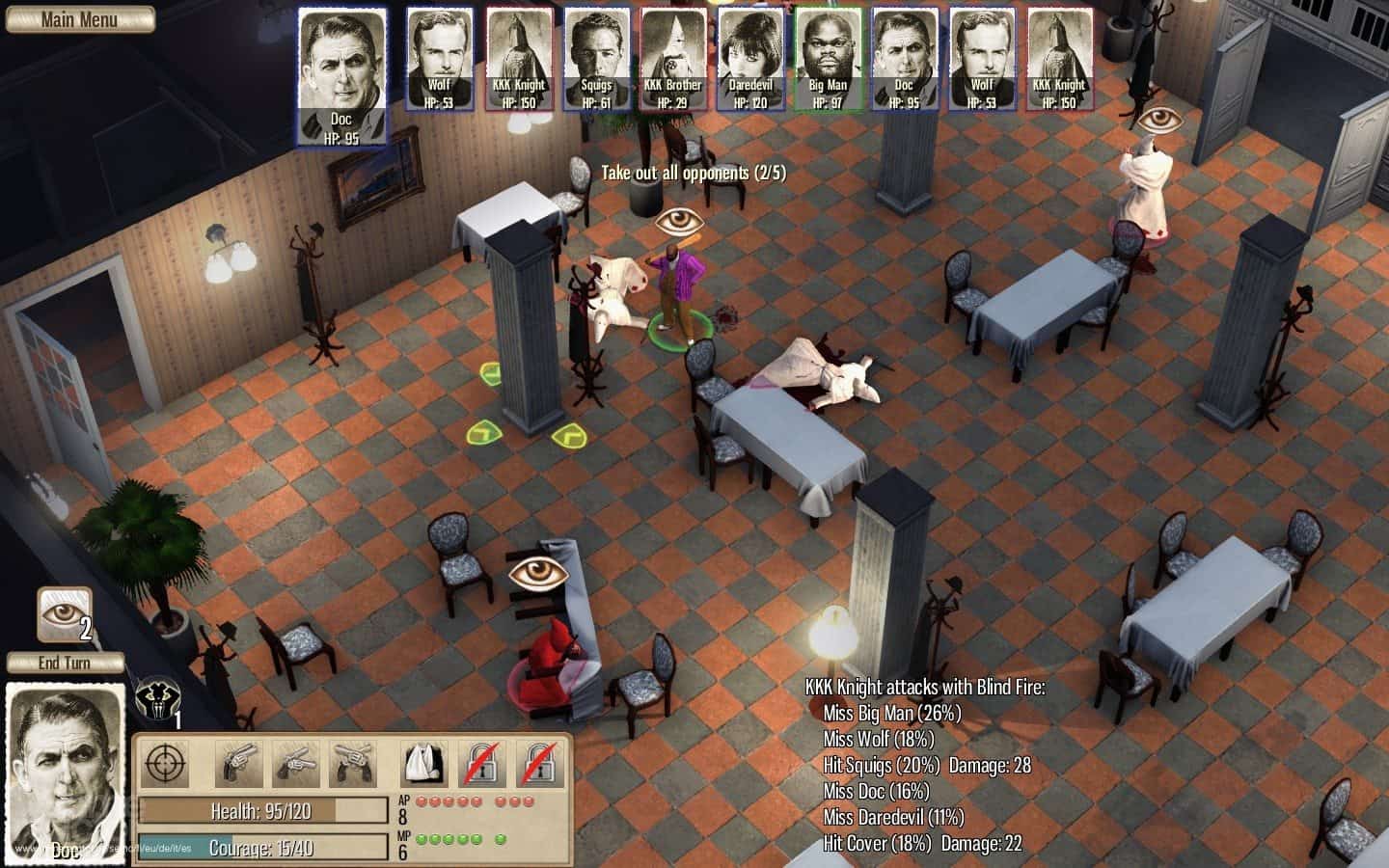End the current turn

65,663
